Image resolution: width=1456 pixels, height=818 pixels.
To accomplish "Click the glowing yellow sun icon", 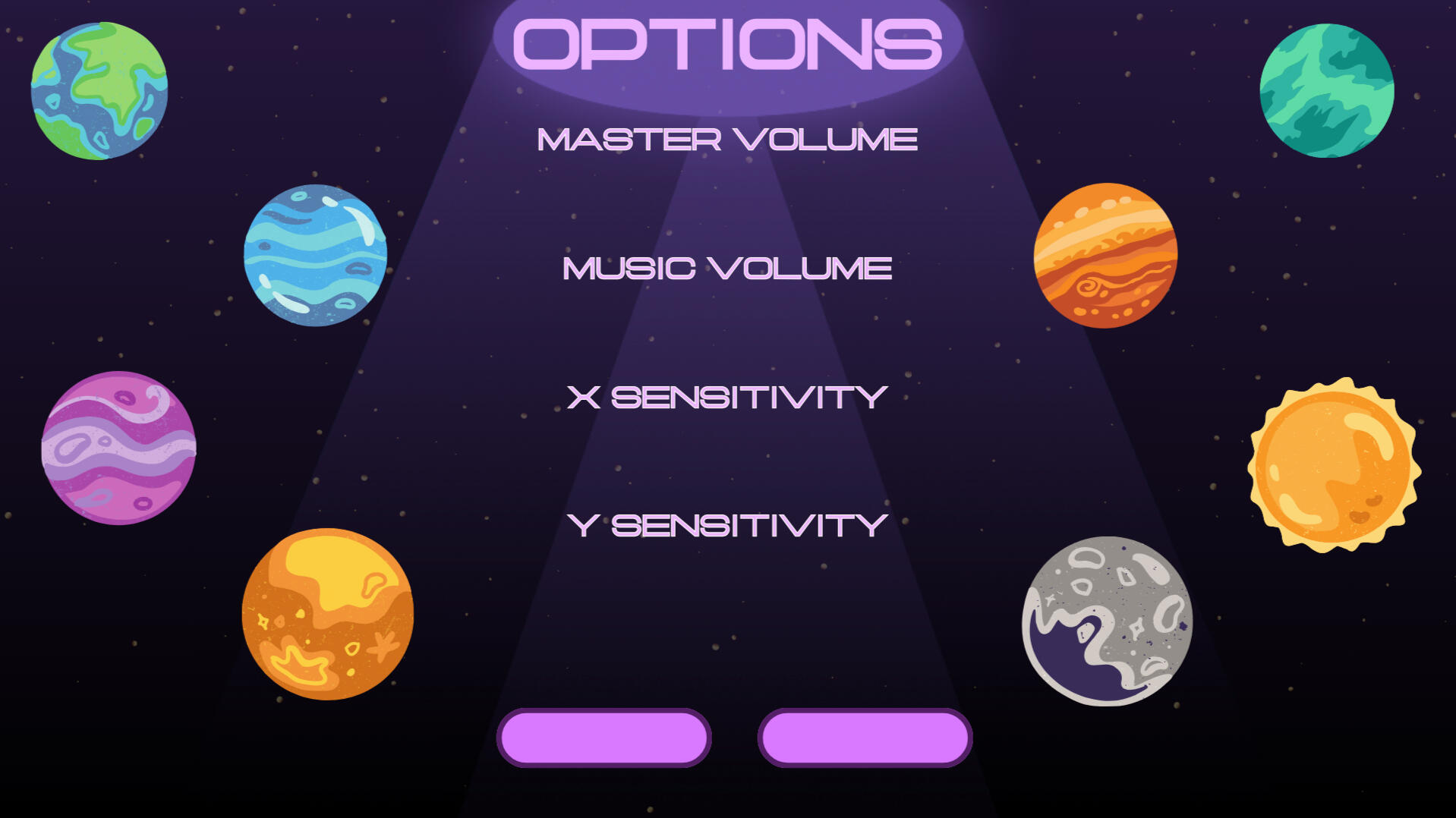I will click(1332, 463).
